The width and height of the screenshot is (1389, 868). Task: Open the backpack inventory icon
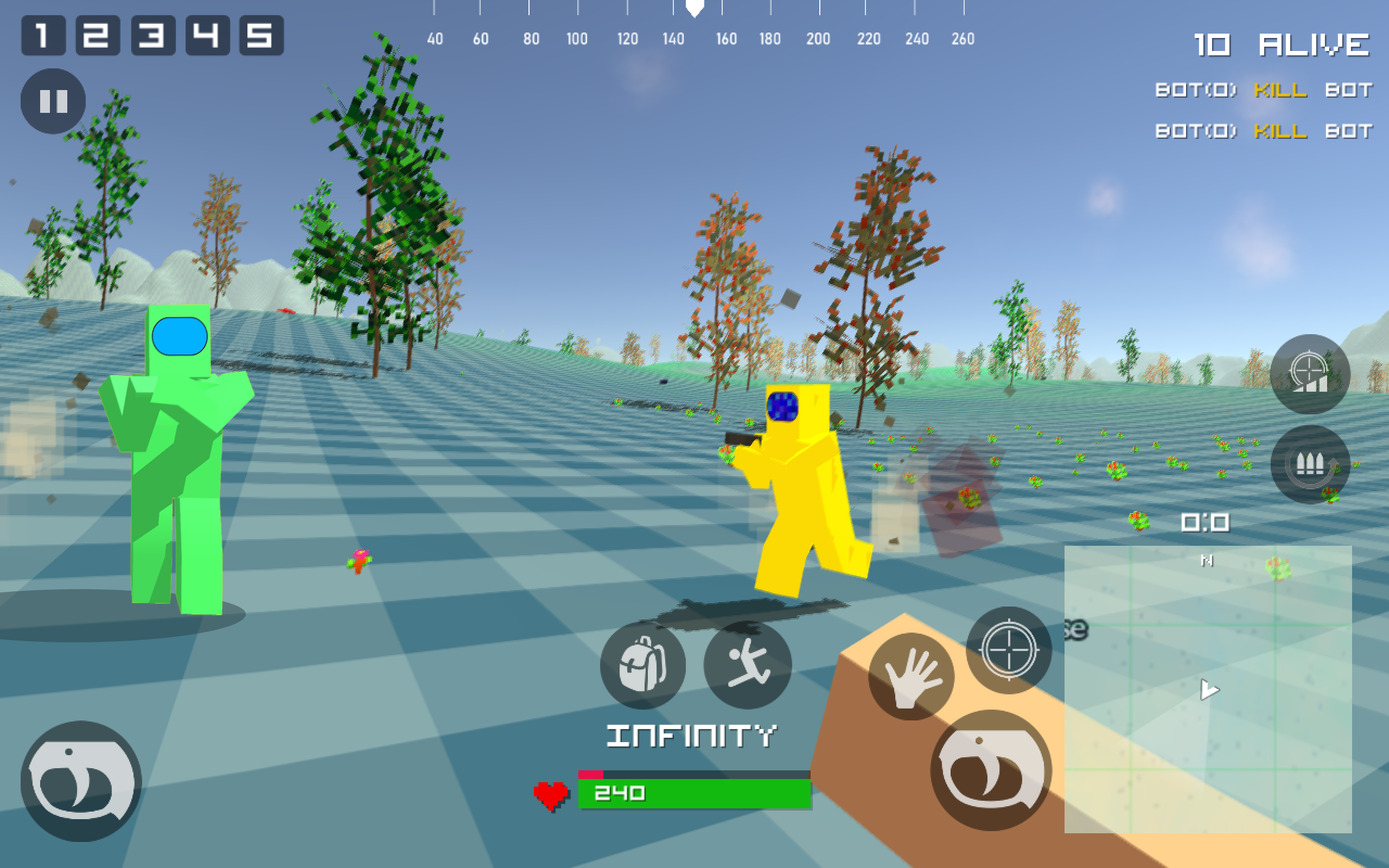tap(644, 664)
